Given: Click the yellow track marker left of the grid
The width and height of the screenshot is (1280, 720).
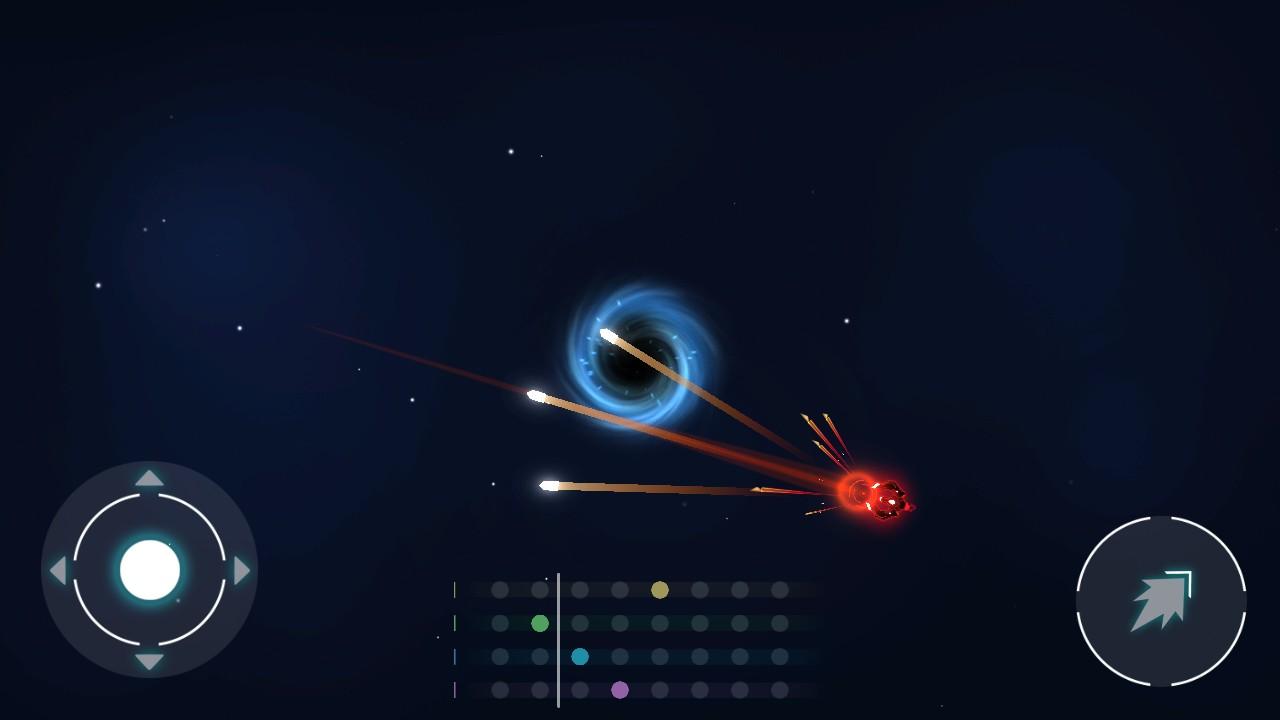Looking at the screenshot, I should tap(454, 588).
